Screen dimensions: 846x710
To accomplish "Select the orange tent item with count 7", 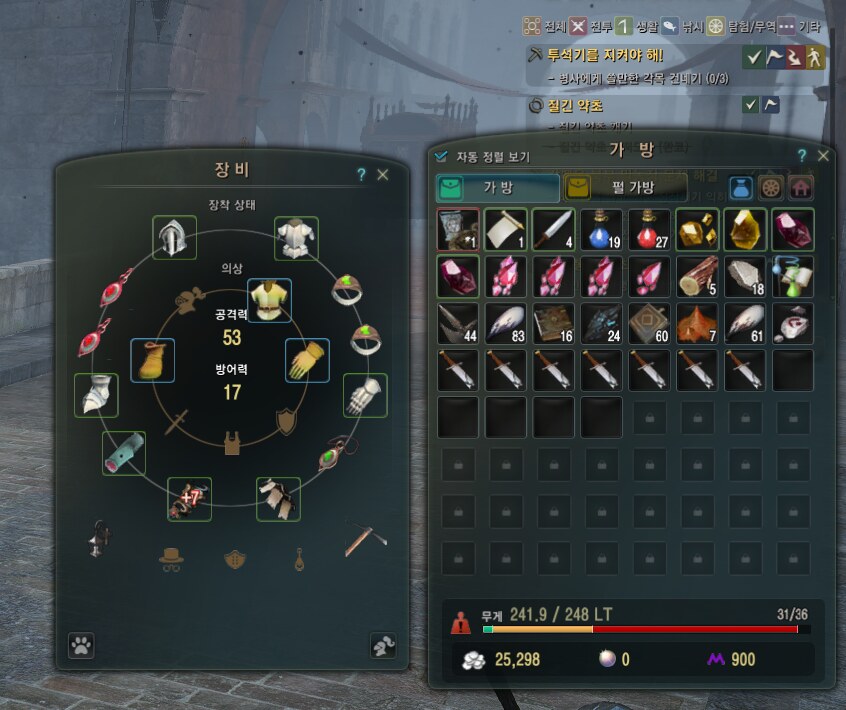I will 697,324.
